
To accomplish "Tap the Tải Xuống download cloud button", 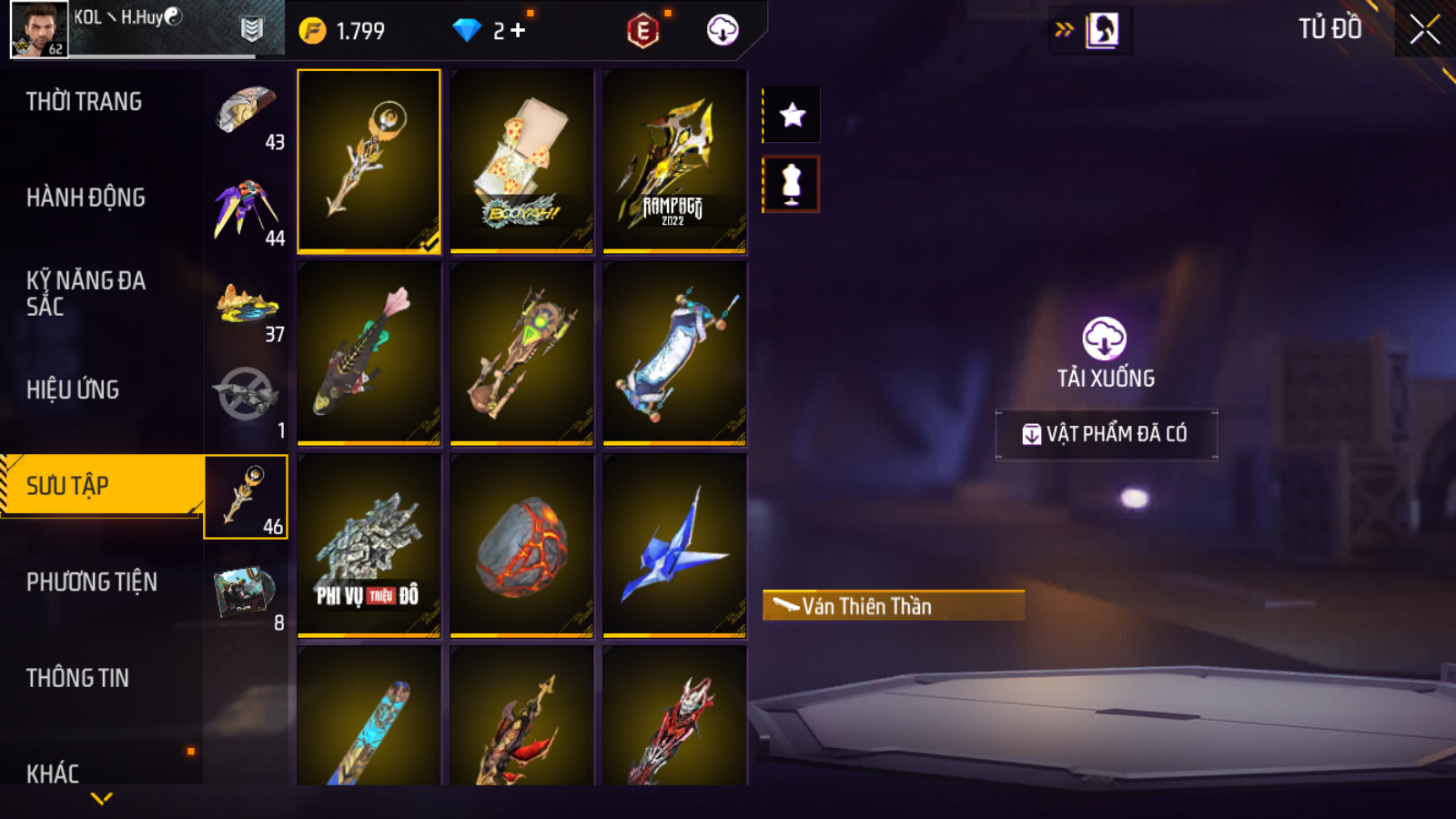I will click(x=1105, y=339).
